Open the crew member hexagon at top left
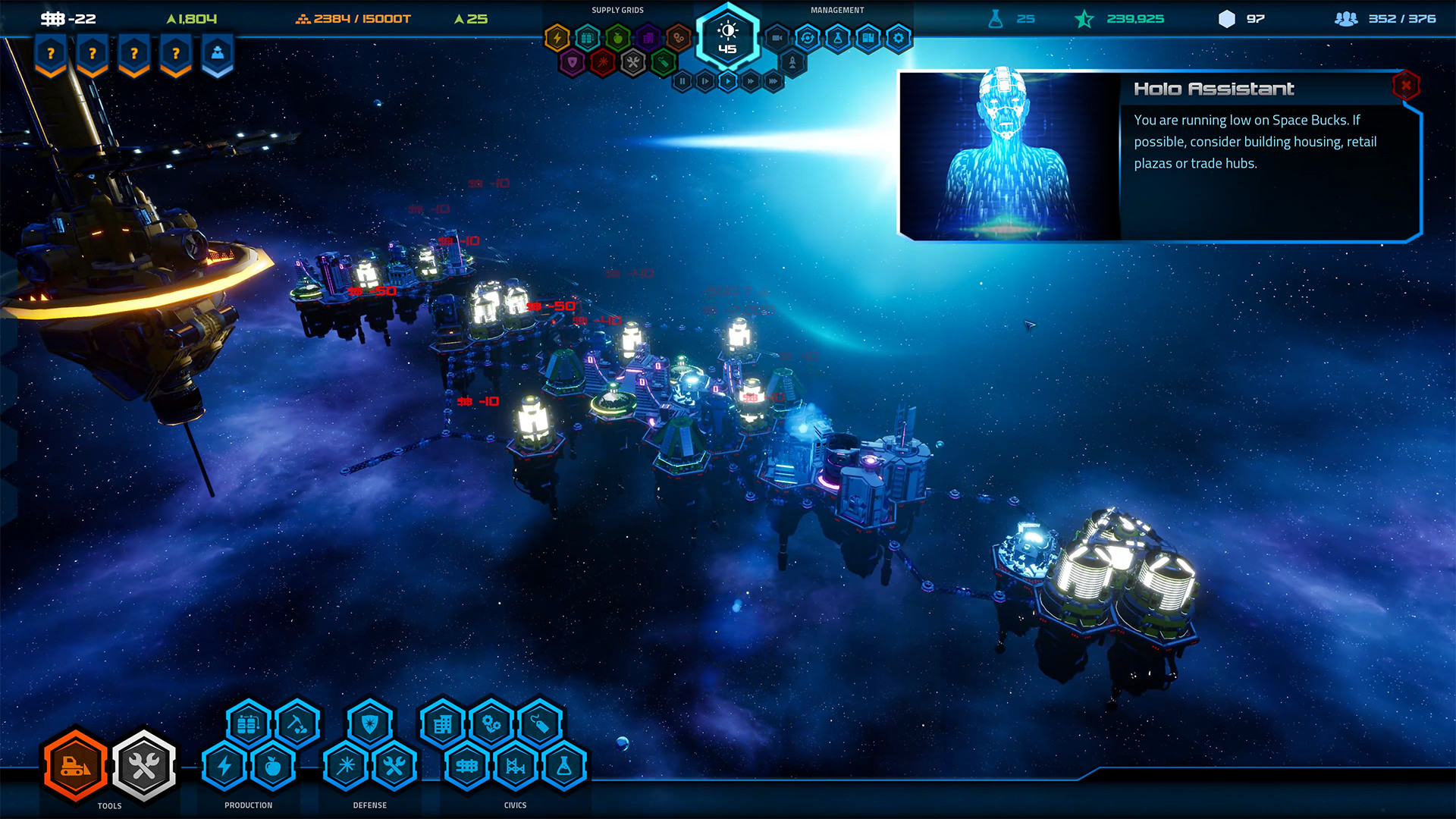Screen dimensions: 1456x819 (218, 53)
